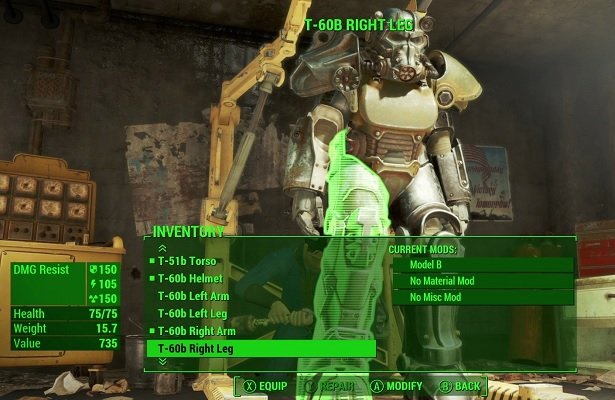The image size is (615, 400).
Task: Pick T-60b Left Leg from list
Action: (193, 313)
